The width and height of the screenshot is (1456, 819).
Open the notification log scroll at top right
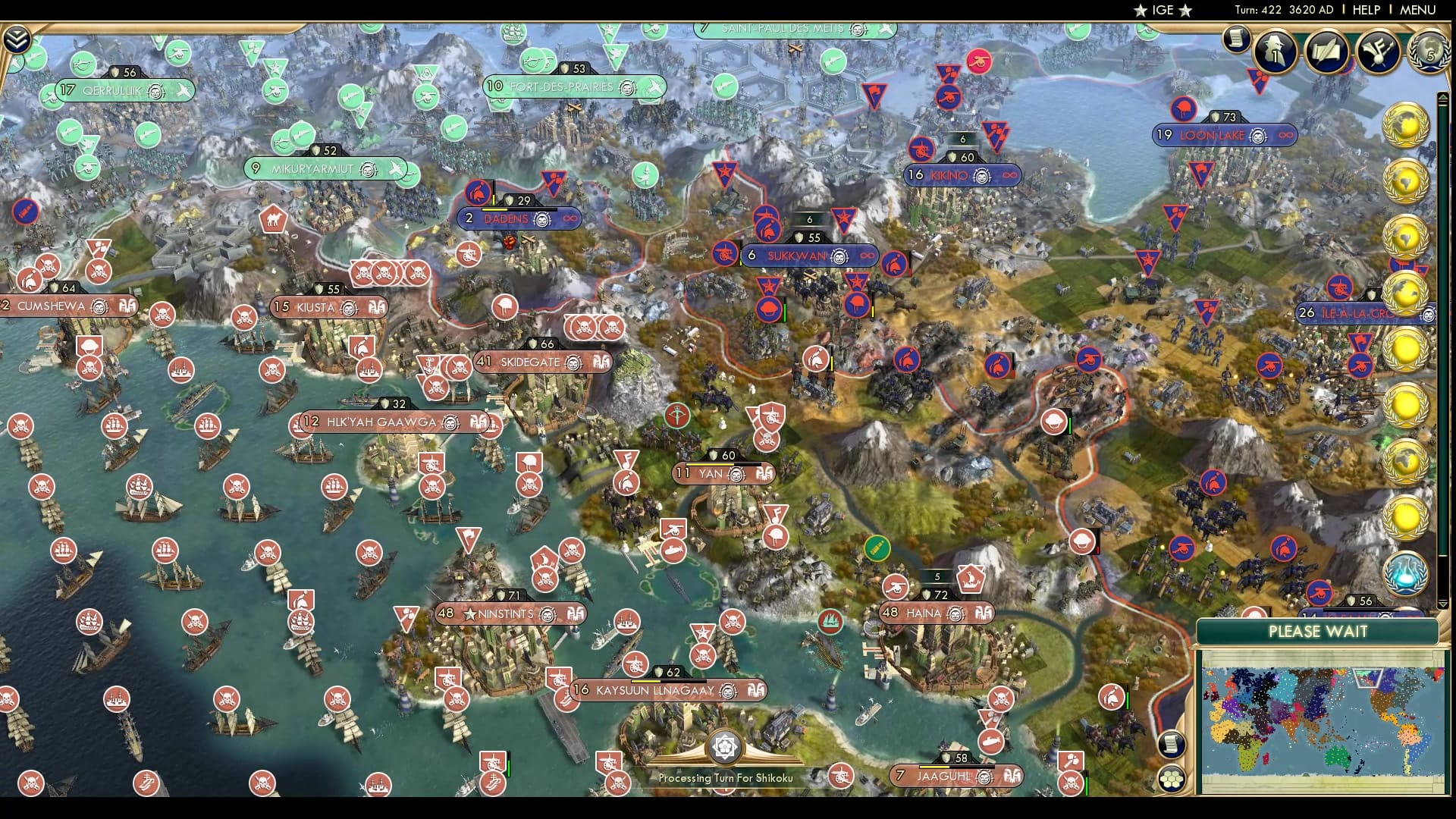(1238, 36)
